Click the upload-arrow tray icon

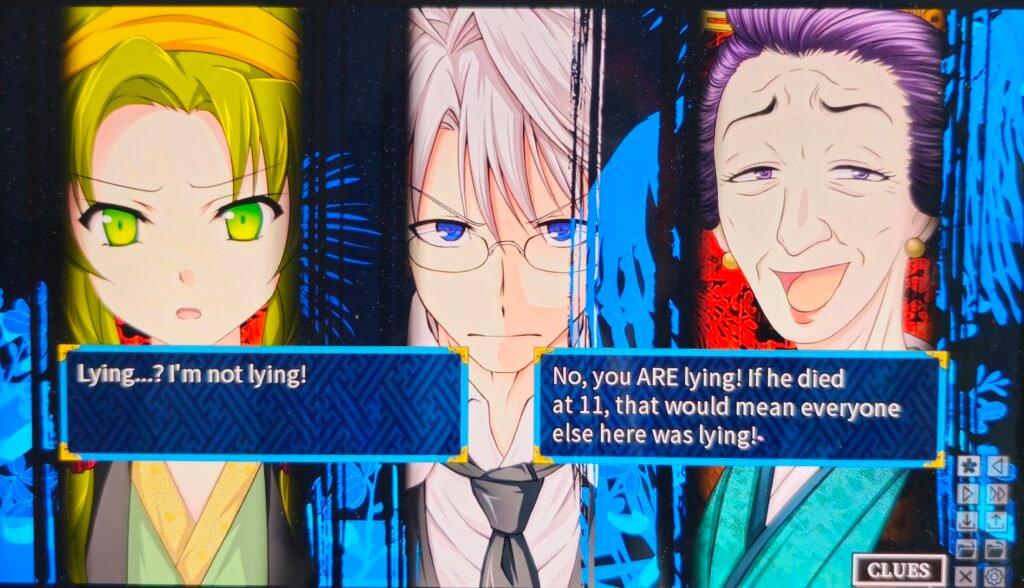tap(996, 521)
